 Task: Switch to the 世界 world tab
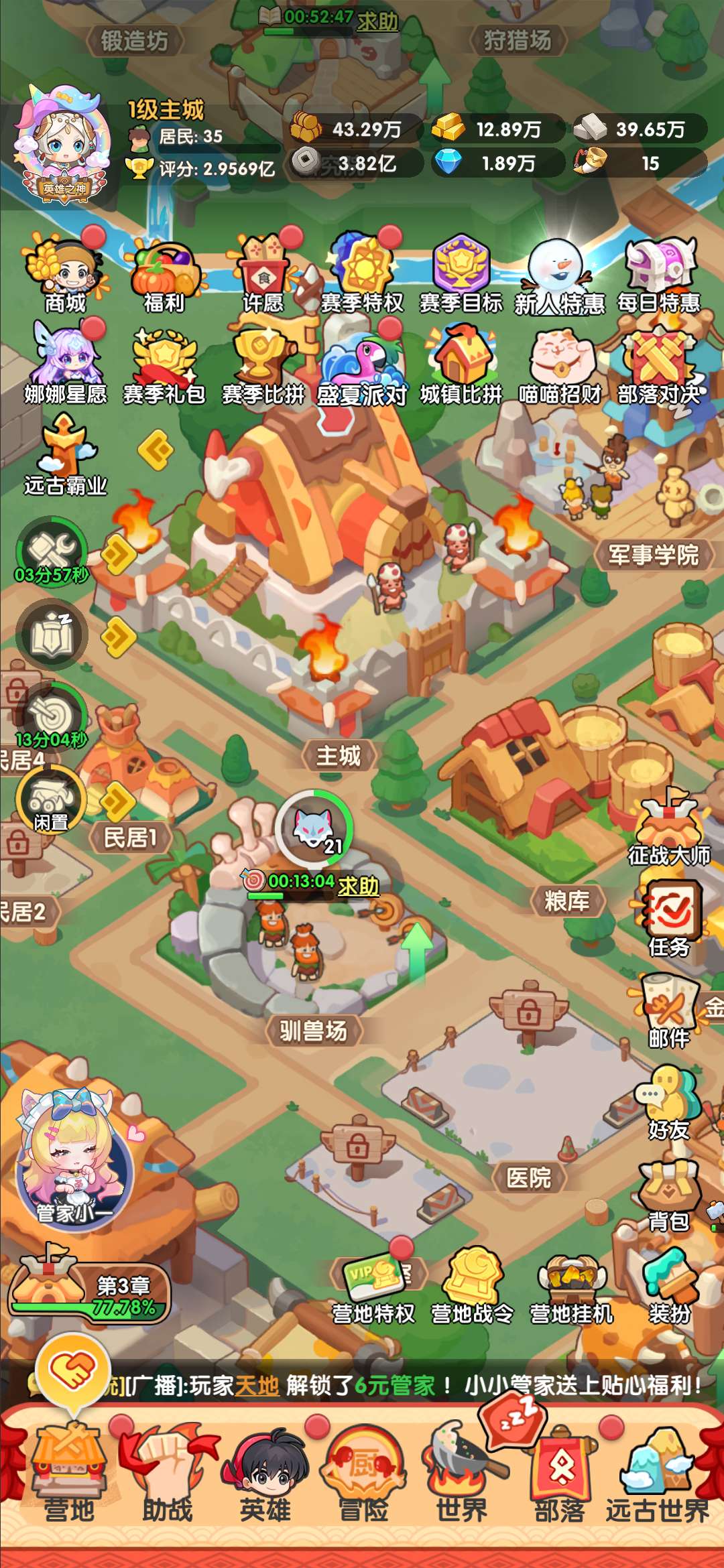[x=461, y=1481]
